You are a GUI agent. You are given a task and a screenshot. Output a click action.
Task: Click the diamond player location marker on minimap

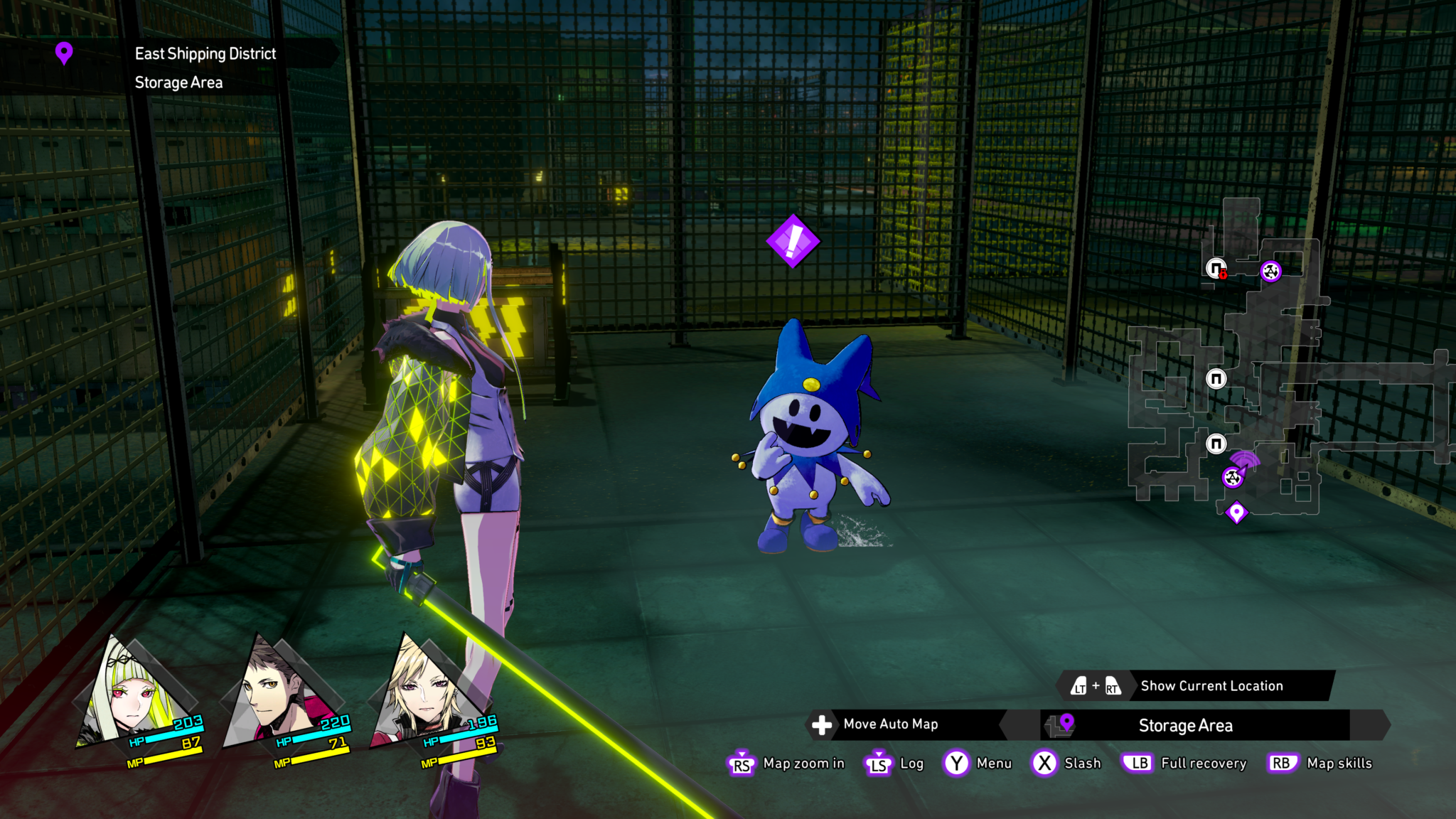tap(1236, 512)
